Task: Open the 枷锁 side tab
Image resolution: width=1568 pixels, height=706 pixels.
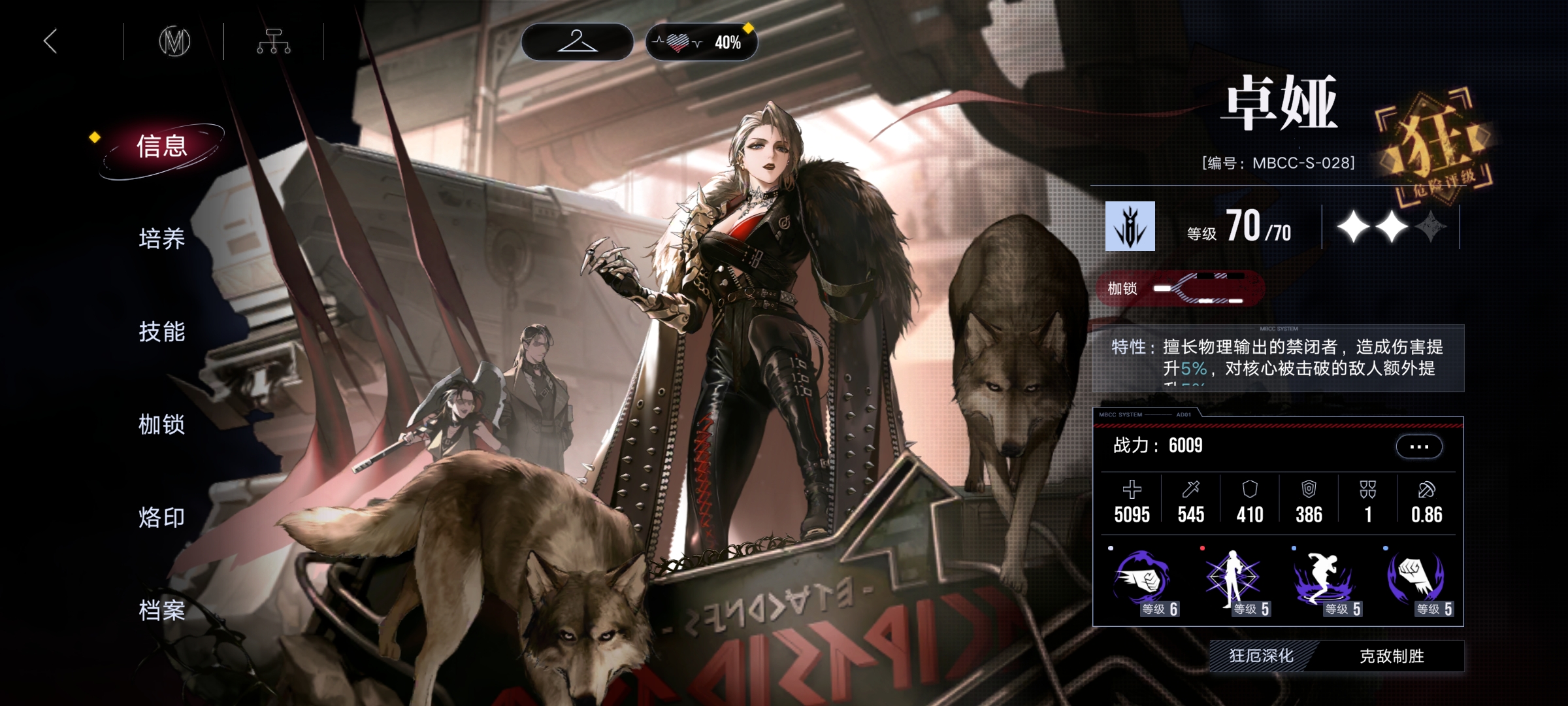Action: 162,425
